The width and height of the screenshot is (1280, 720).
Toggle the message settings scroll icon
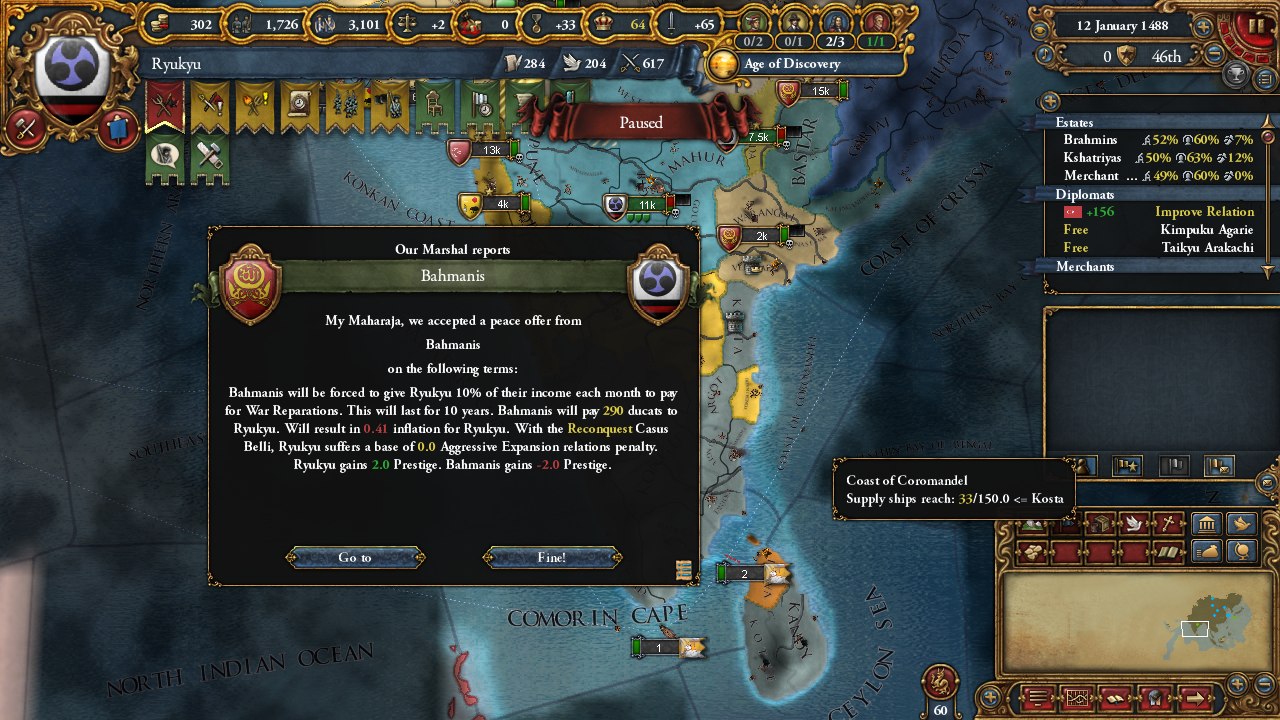click(x=684, y=570)
